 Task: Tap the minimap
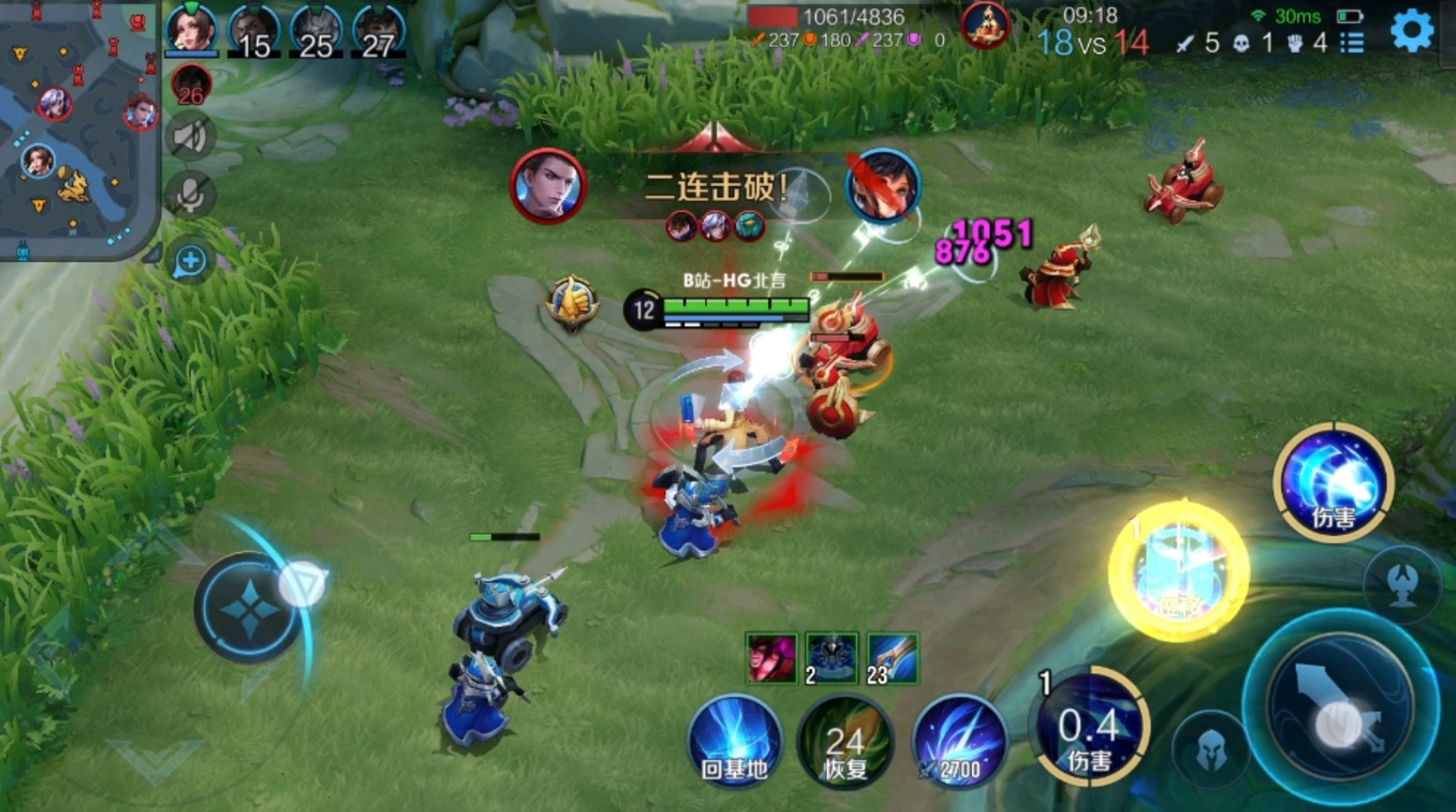click(x=79, y=128)
